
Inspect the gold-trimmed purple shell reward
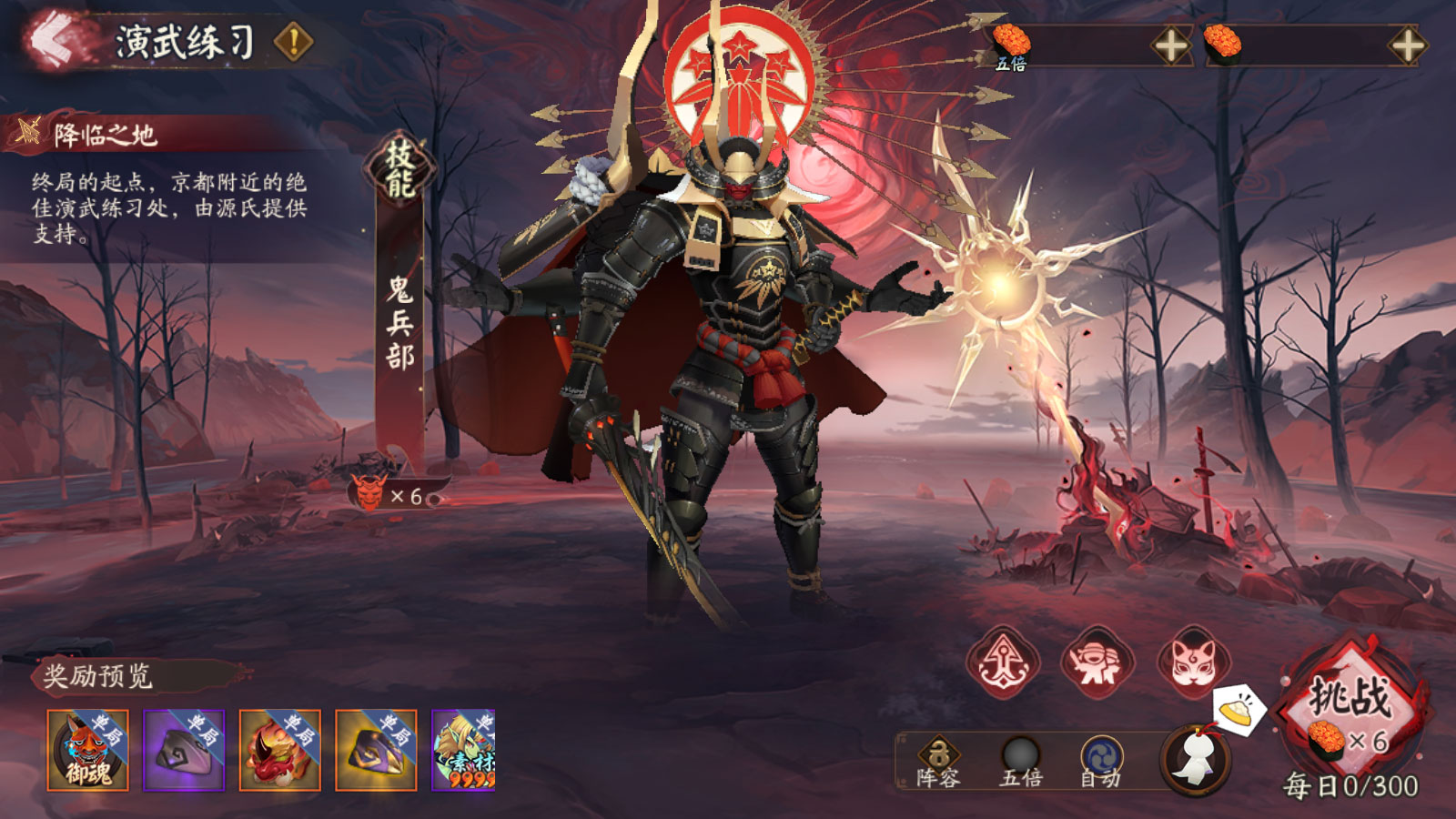(x=376, y=750)
